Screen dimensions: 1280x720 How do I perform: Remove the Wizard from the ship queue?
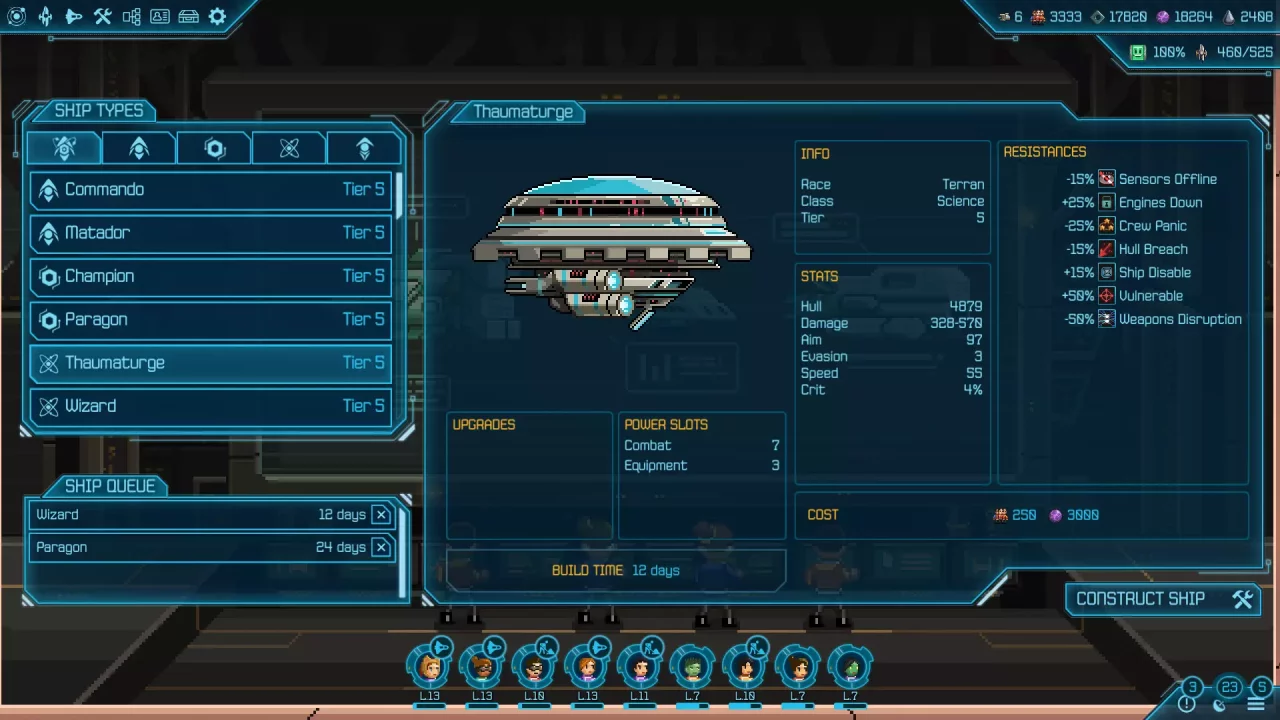(x=381, y=514)
